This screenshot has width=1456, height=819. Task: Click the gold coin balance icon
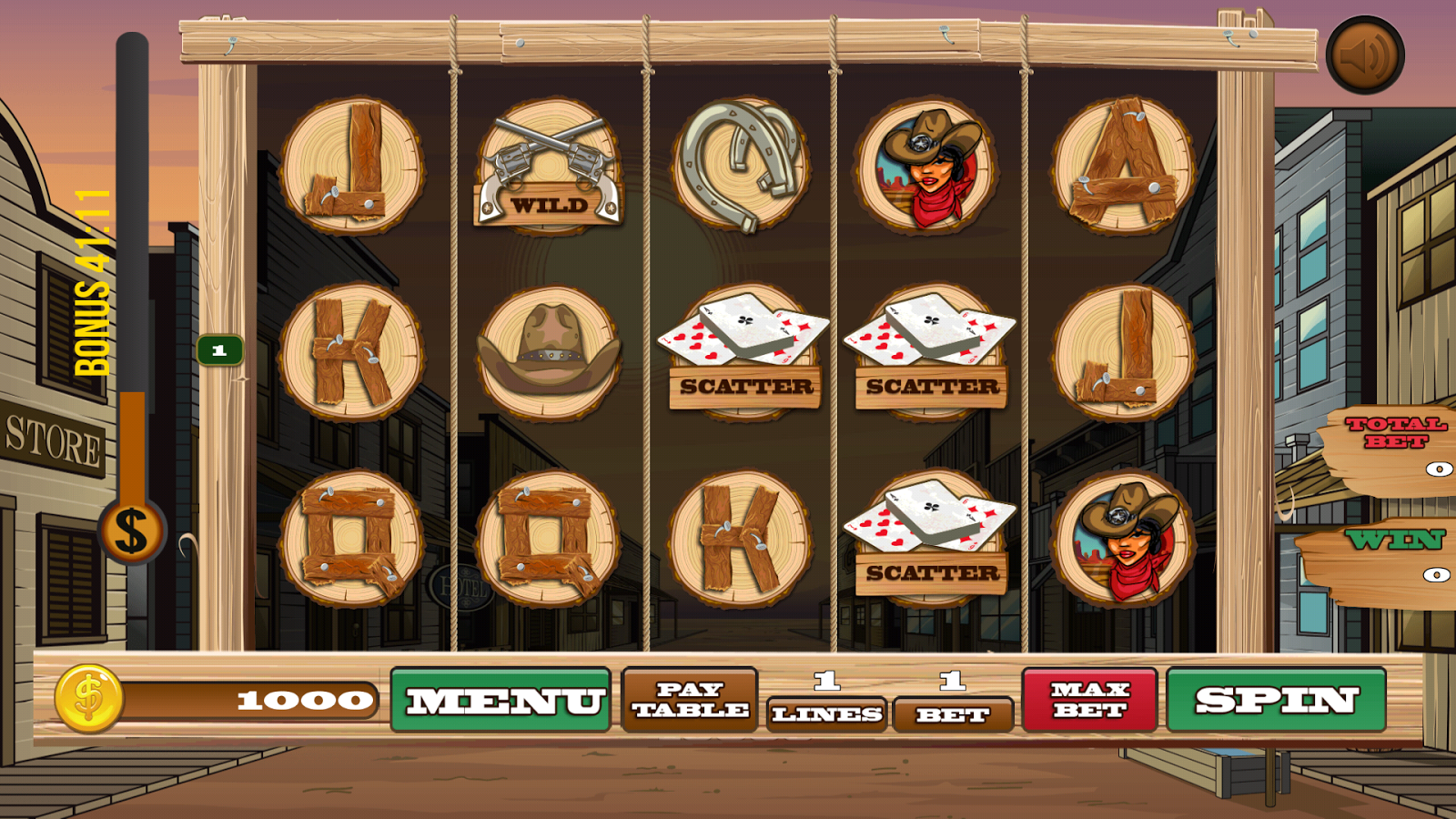(x=88, y=699)
